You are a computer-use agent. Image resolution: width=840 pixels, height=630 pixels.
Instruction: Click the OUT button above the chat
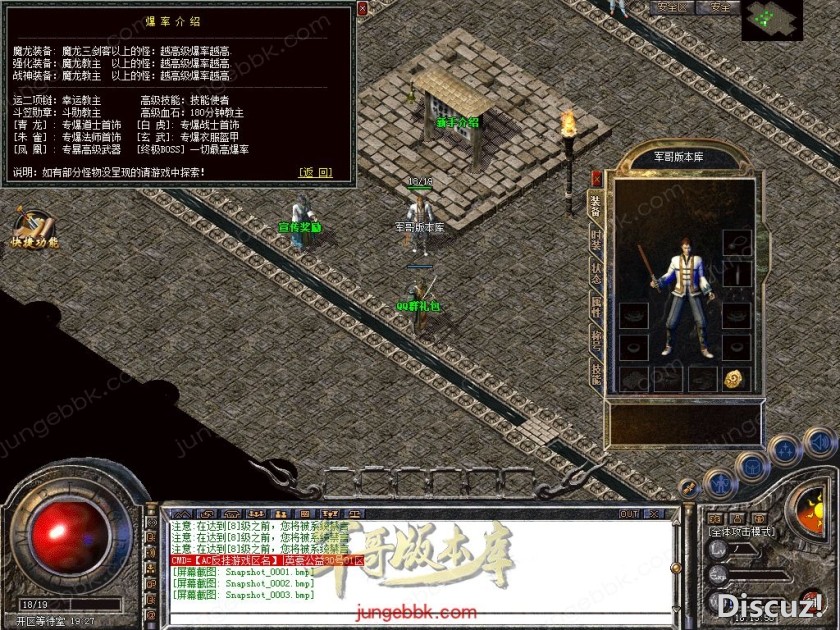[629, 514]
